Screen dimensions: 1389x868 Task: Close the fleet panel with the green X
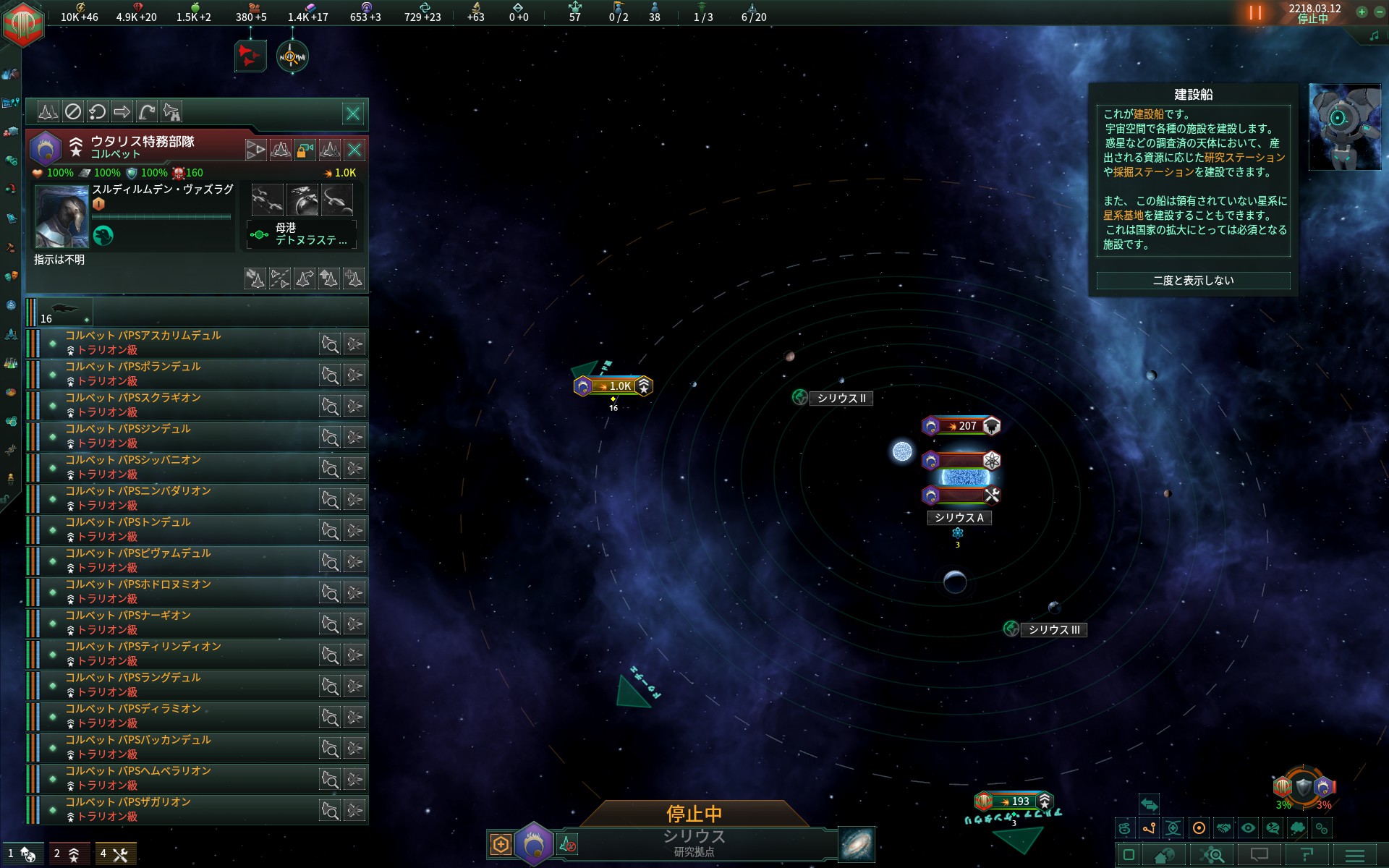coord(353,114)
